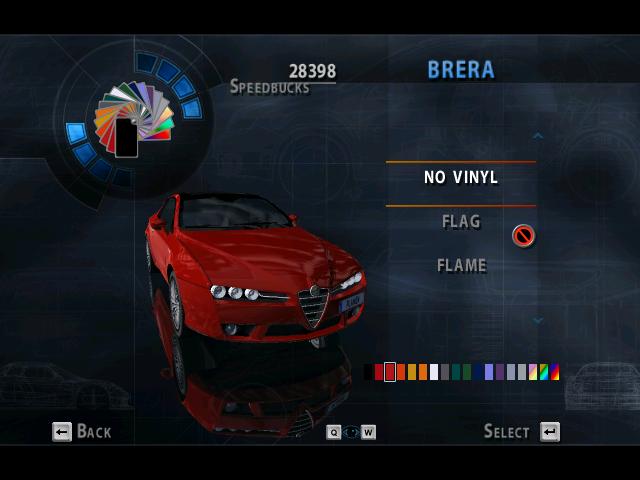This screenshot has width=640, height=480.
Task: Select the pastel pink-yellow gradient swatch
Action: pos(533,372)
